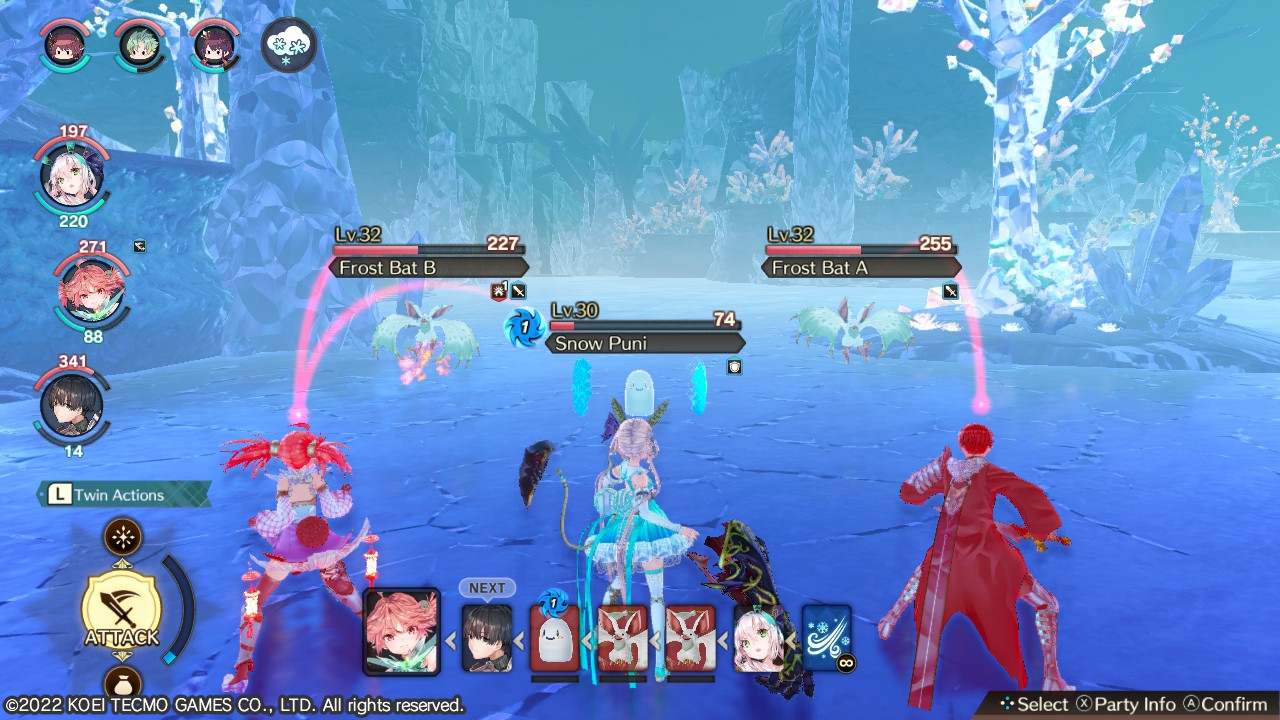Select the white-haired party member portrait with 197 HP
The height and width of the screenshot is (720, 1280).
(x=72, y=176)
